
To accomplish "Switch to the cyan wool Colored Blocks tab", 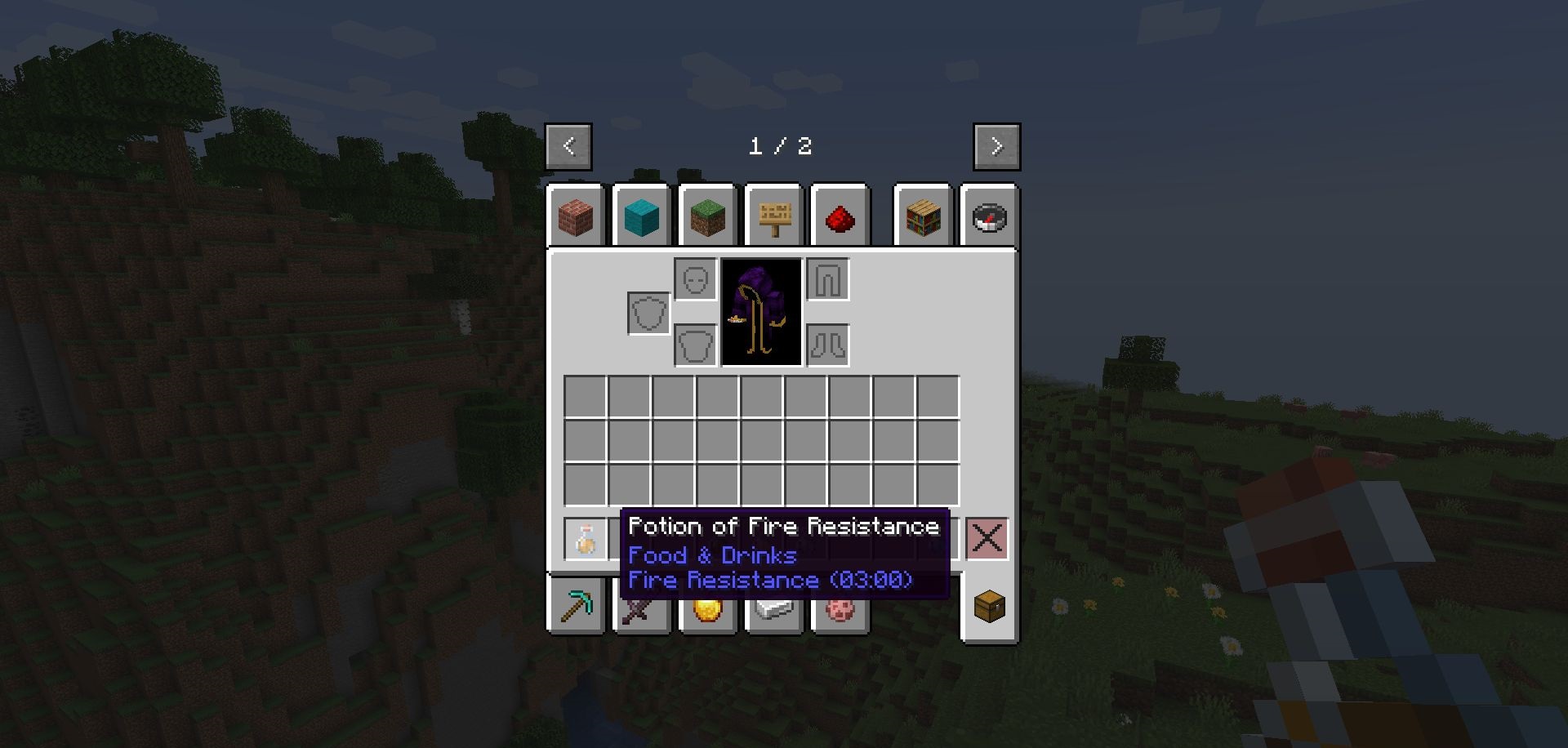I will [x=641, y=216].
